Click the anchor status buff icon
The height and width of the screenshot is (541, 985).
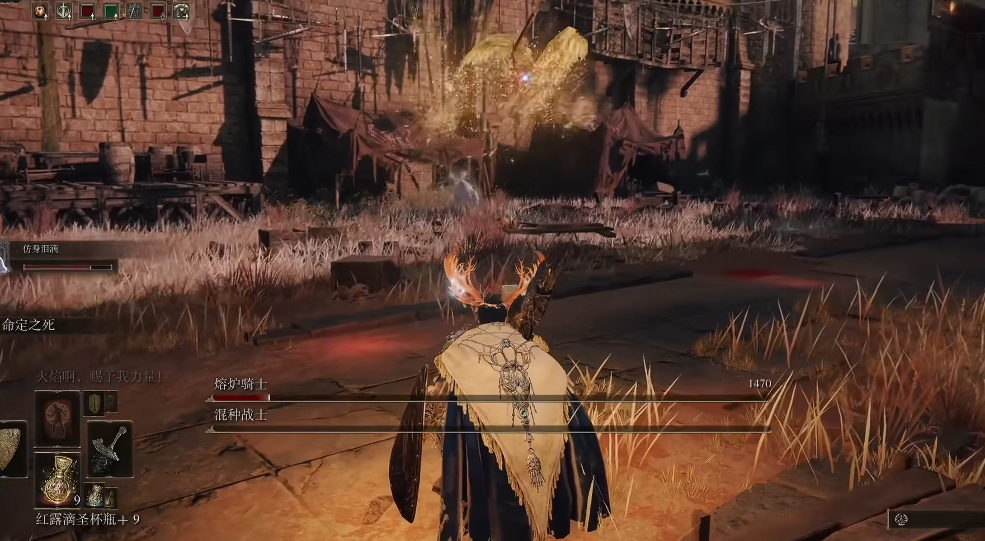64,12
